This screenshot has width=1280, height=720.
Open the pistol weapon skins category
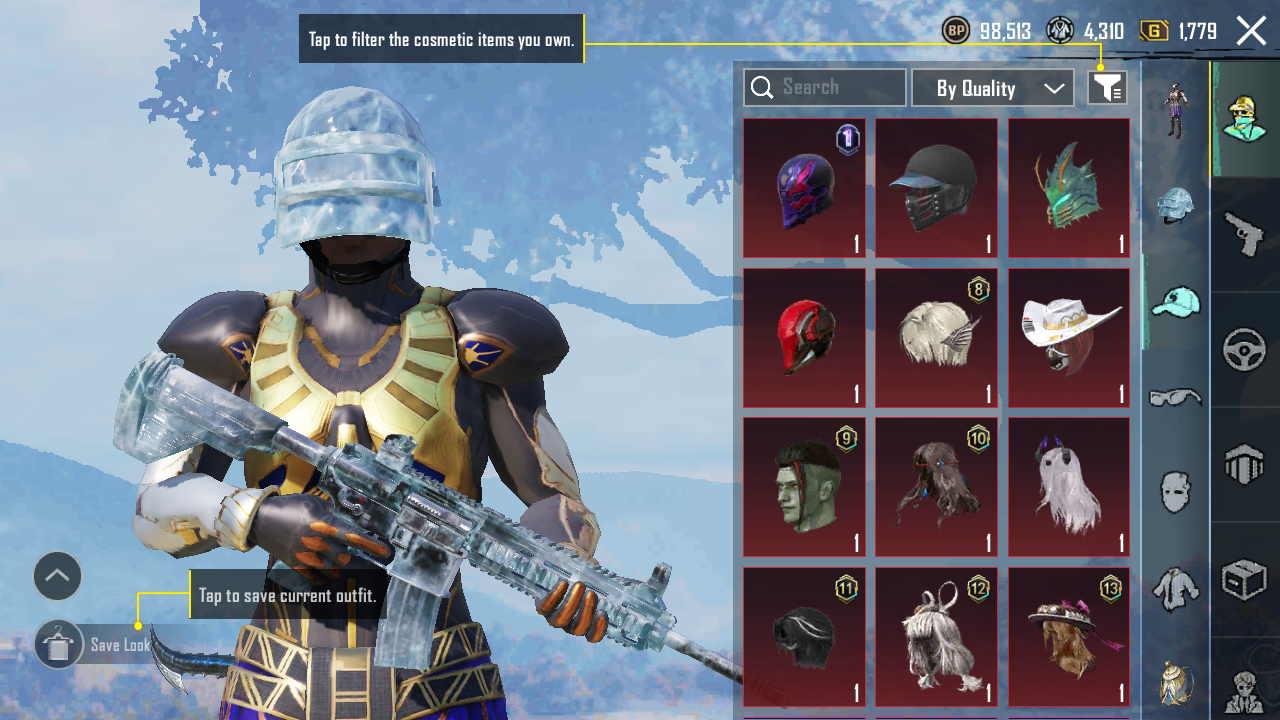point(1244,237)
